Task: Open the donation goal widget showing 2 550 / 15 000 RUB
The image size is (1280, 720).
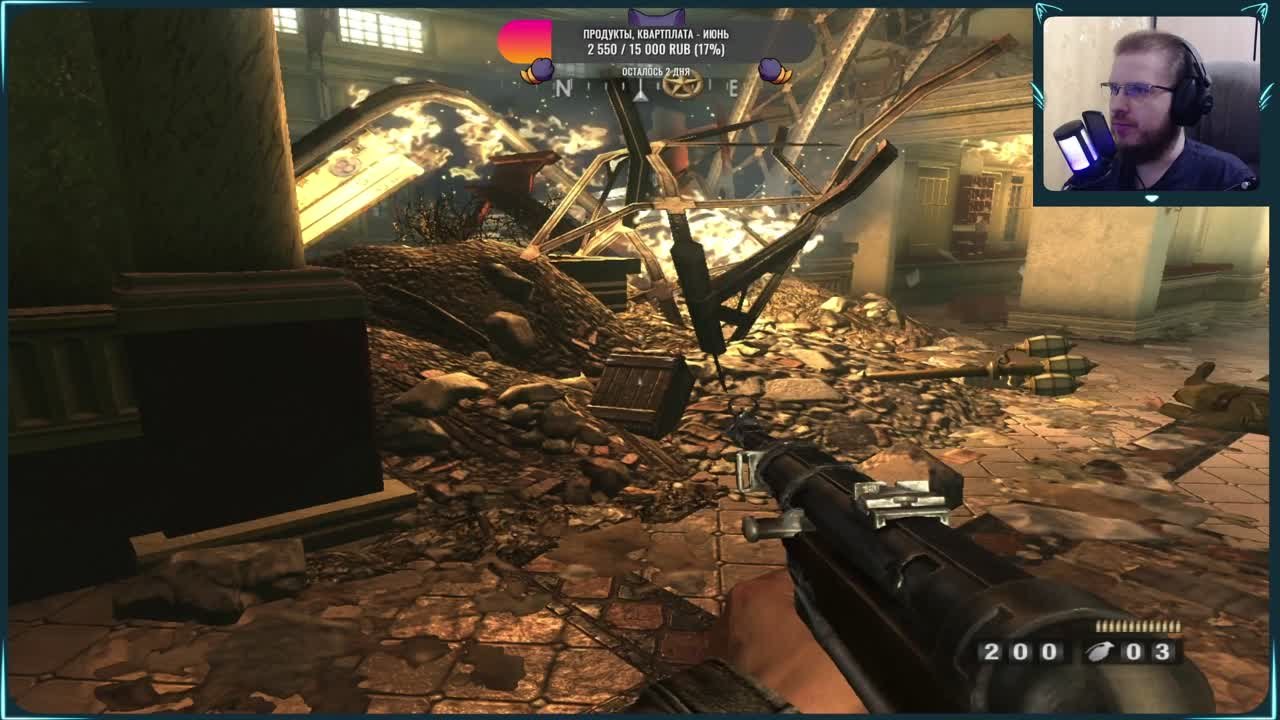Action: tap(656, 42)
